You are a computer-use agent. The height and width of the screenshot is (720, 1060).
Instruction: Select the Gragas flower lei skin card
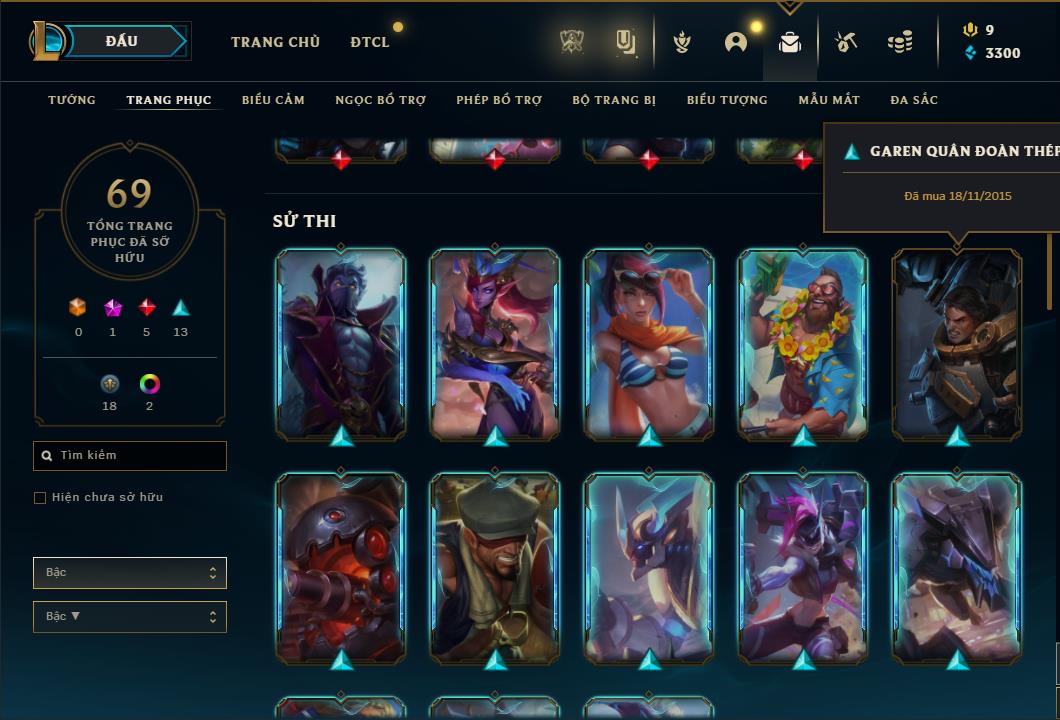803,343
